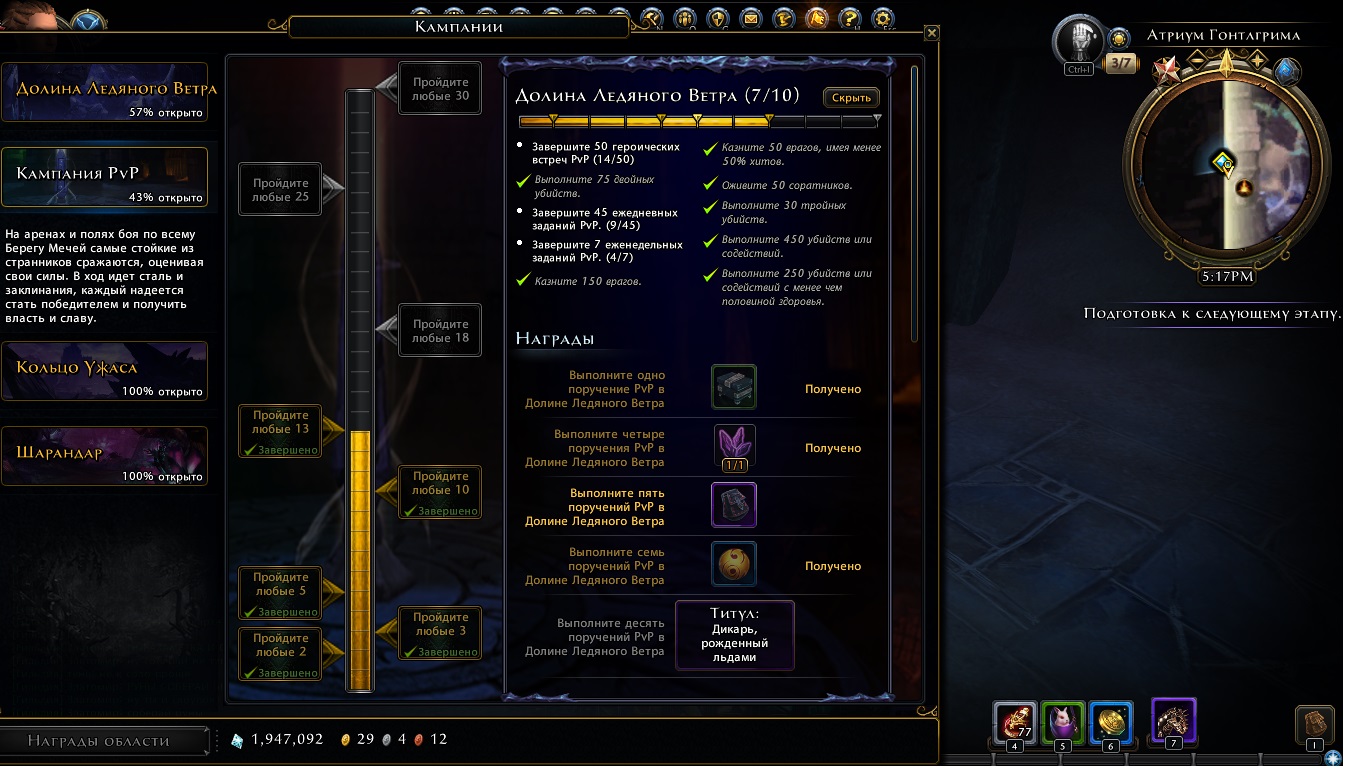Click the chest reward icon for one task

click(734, 388)
